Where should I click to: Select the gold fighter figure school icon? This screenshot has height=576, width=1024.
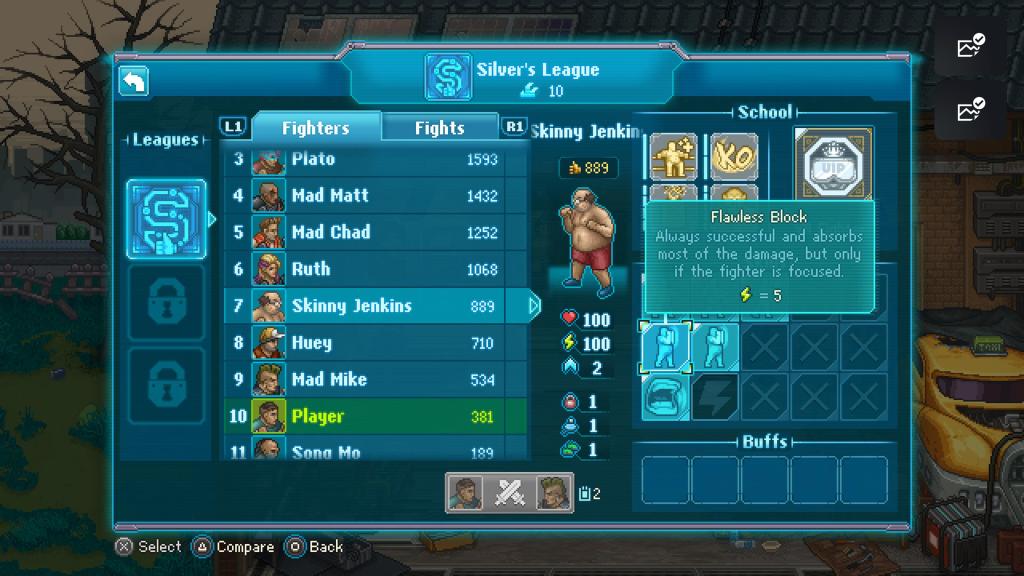[x=673, y=157]
